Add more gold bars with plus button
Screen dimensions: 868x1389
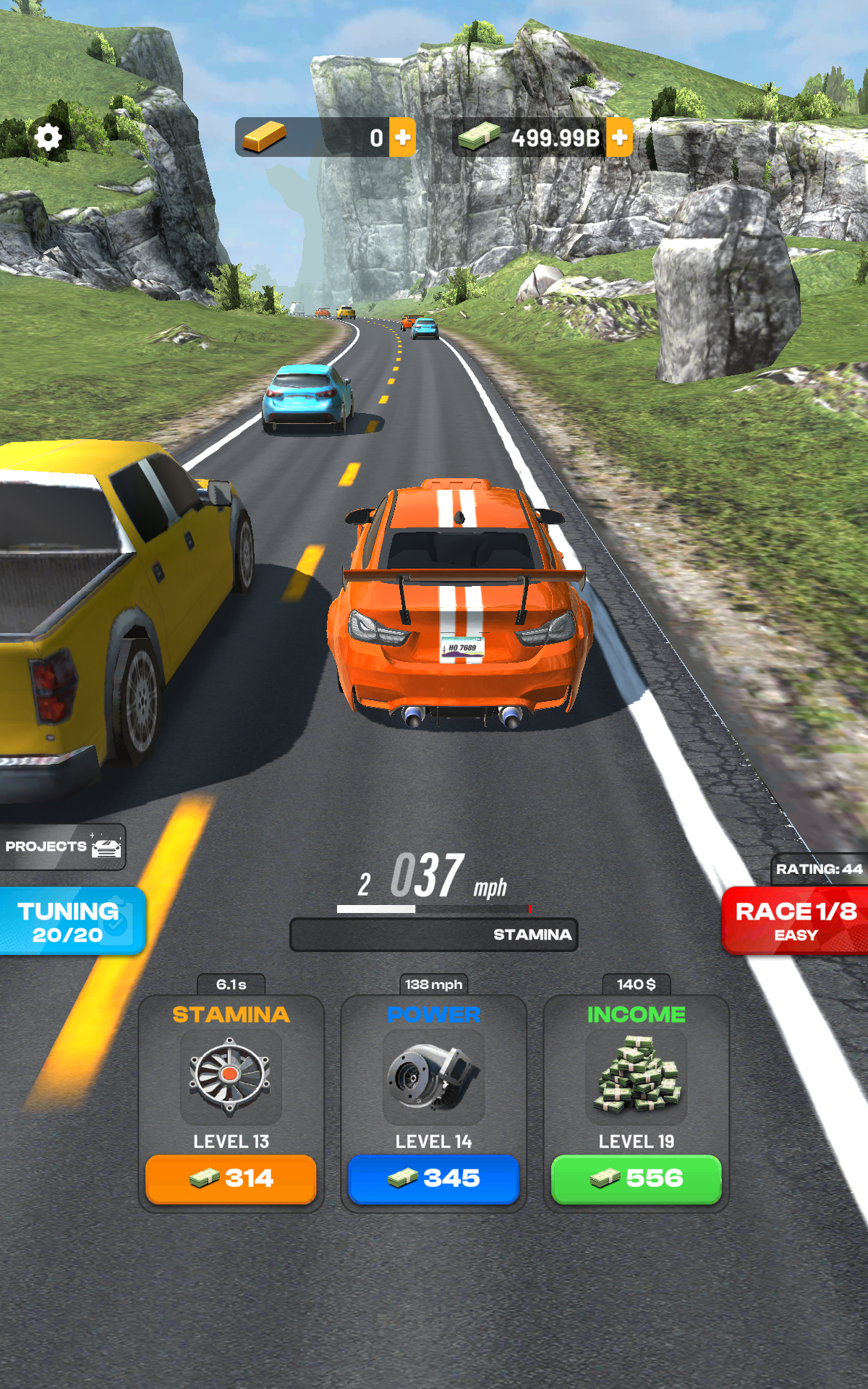402,137
